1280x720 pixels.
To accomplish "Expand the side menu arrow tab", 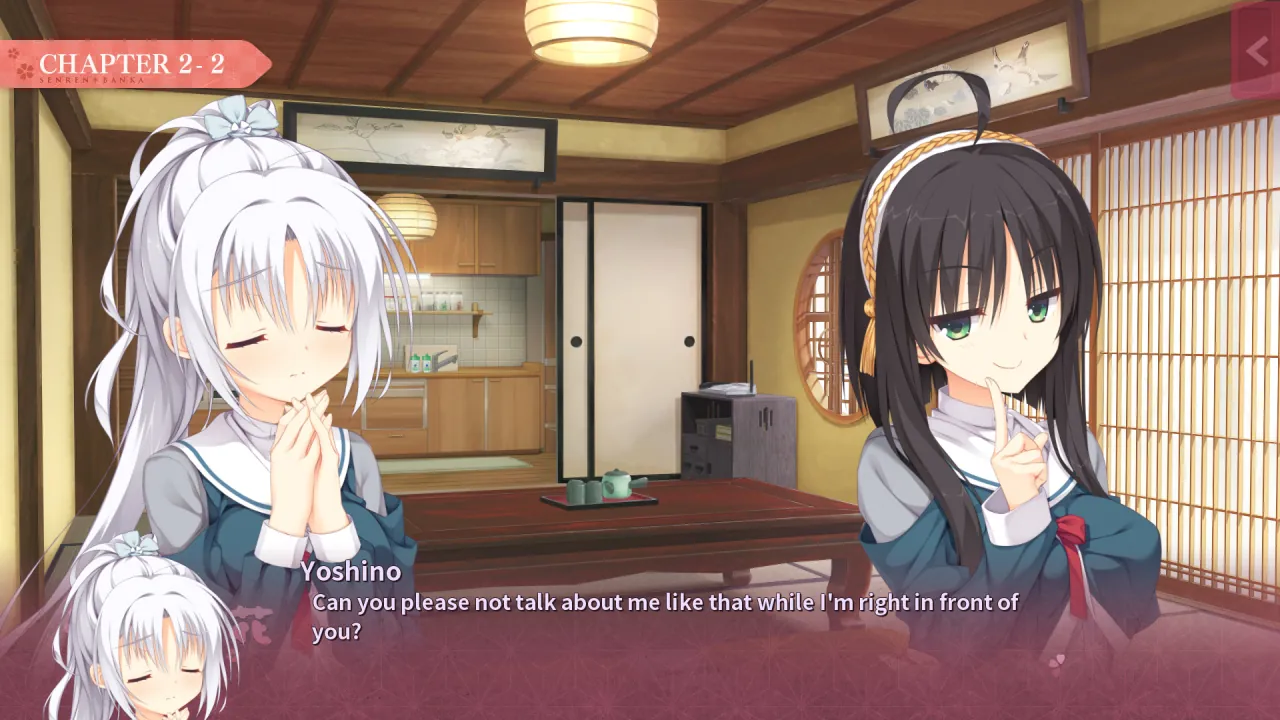I will point(1256,51).
